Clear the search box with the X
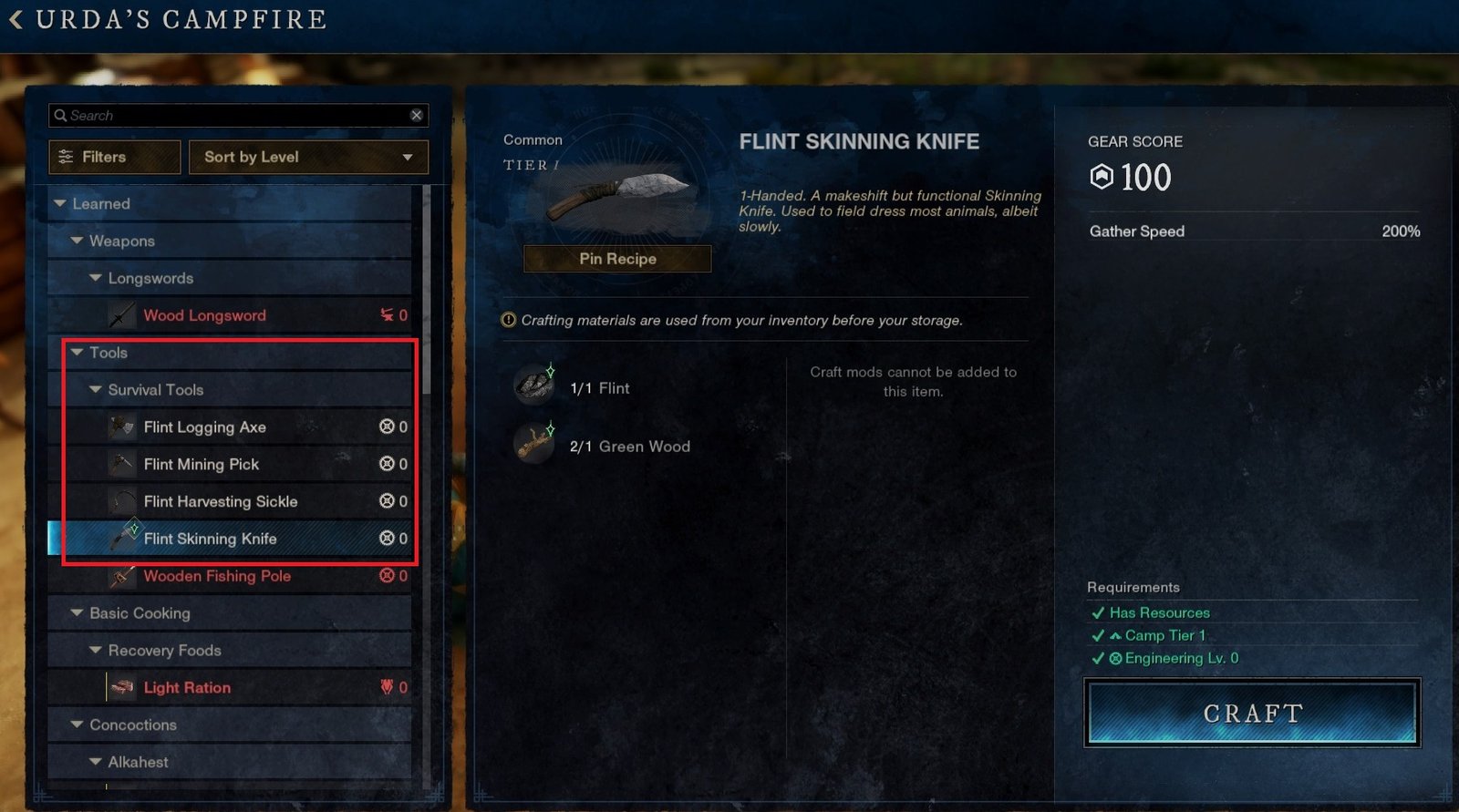This screenshot has width=1459, height=812. click(x=417, y=115)
